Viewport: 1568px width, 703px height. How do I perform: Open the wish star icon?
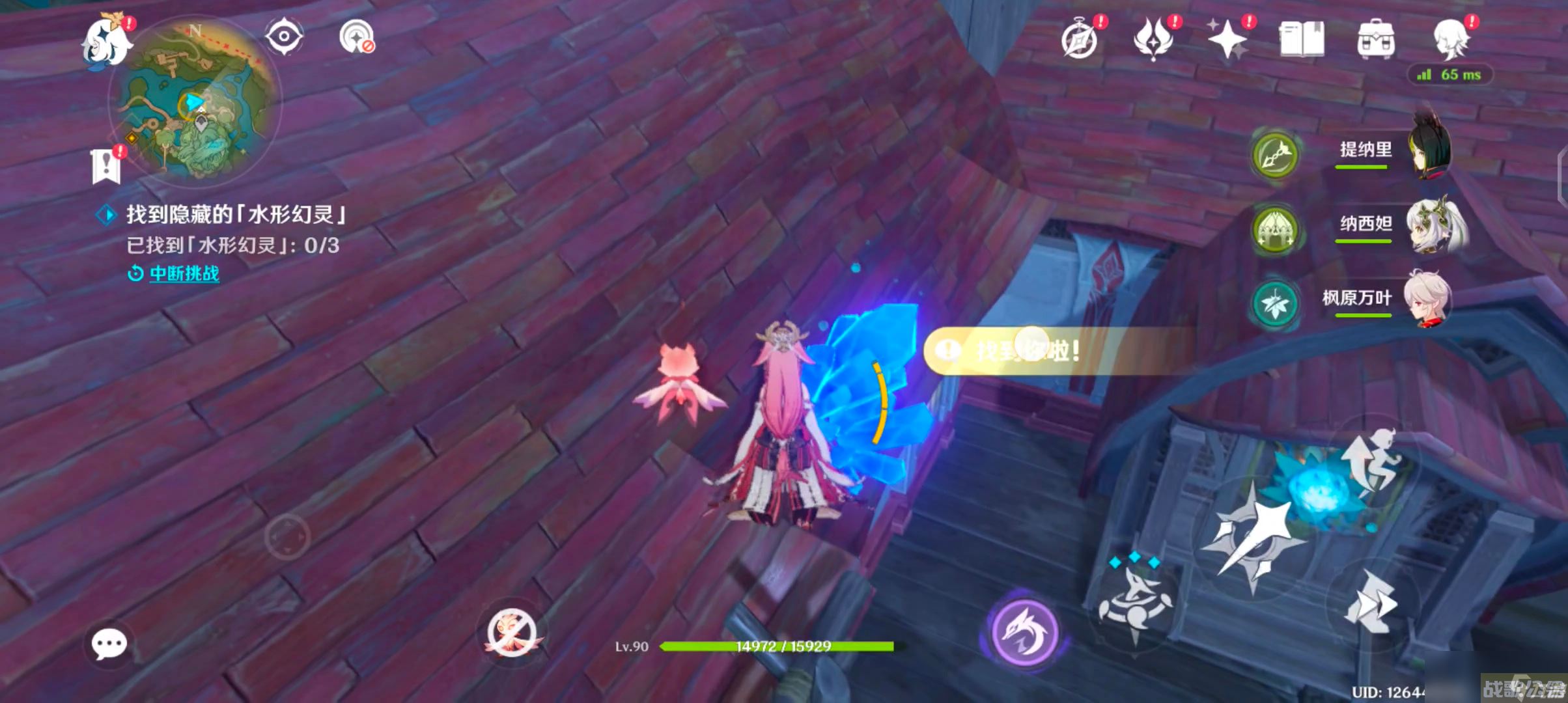(x=1227, y=40)
